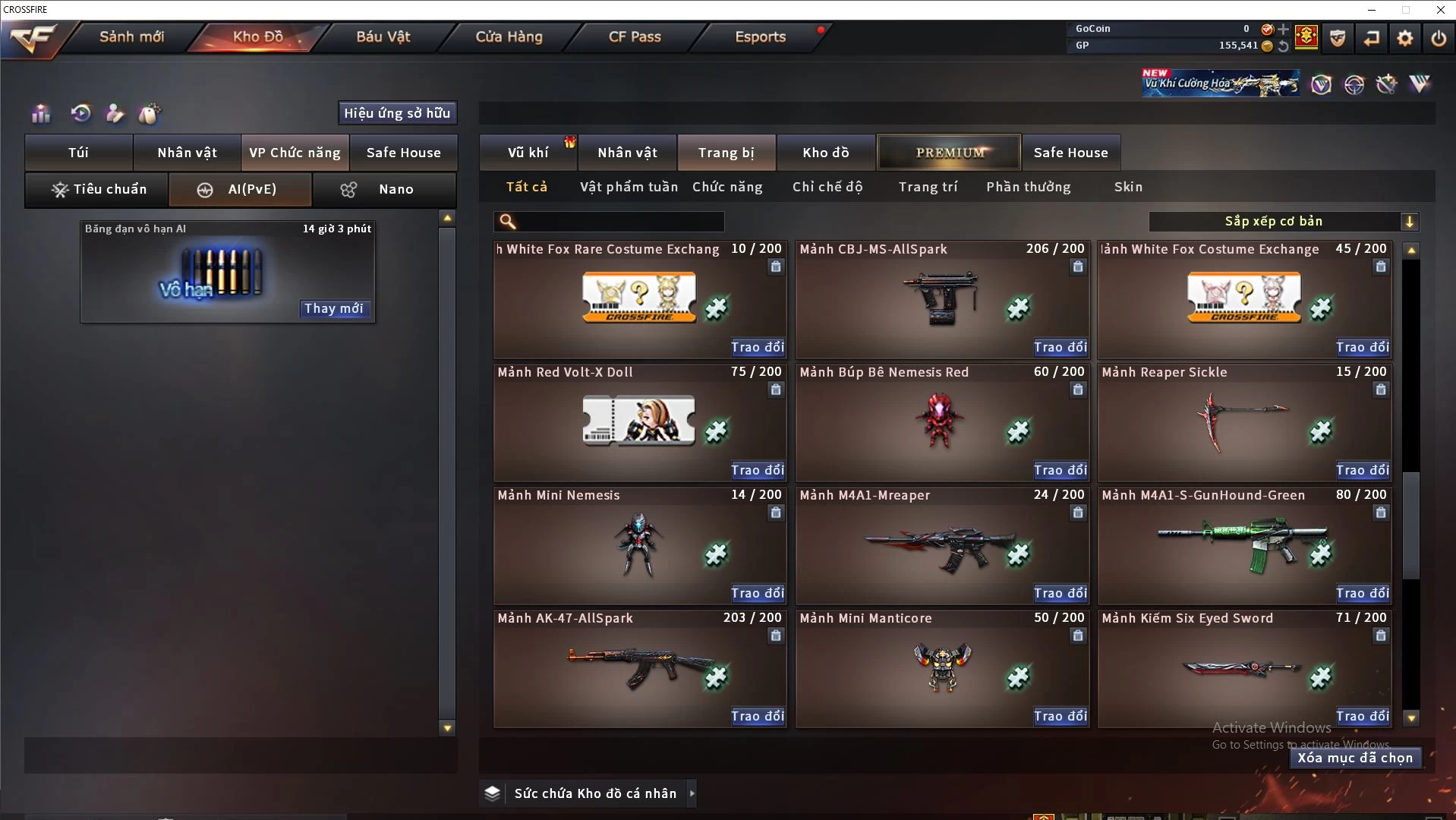Screen dimensions: 1456x820
Task: Select the Vũ khí storage tab
Action: [528, 153]
